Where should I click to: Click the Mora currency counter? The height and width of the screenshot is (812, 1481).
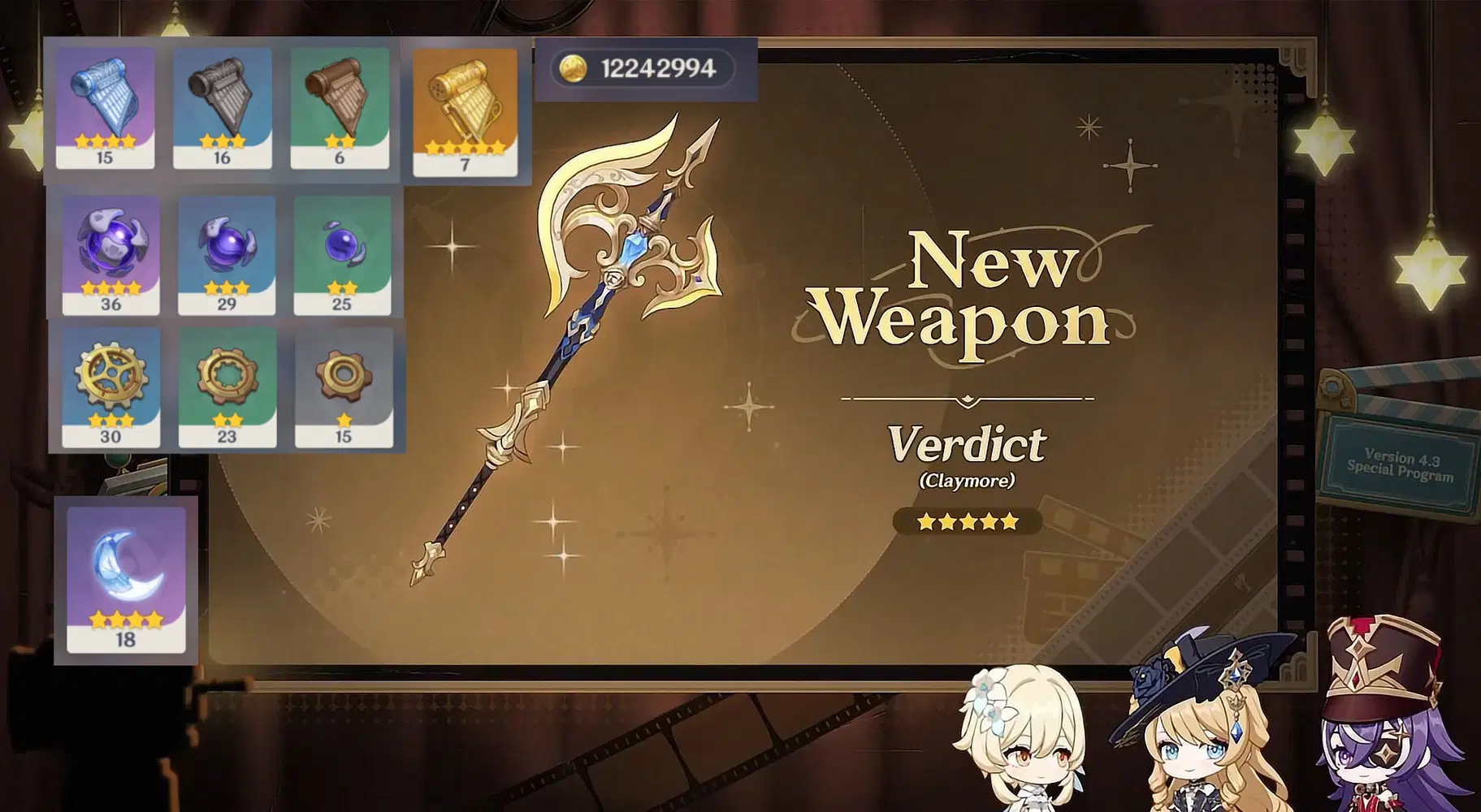tap(646, 71)
